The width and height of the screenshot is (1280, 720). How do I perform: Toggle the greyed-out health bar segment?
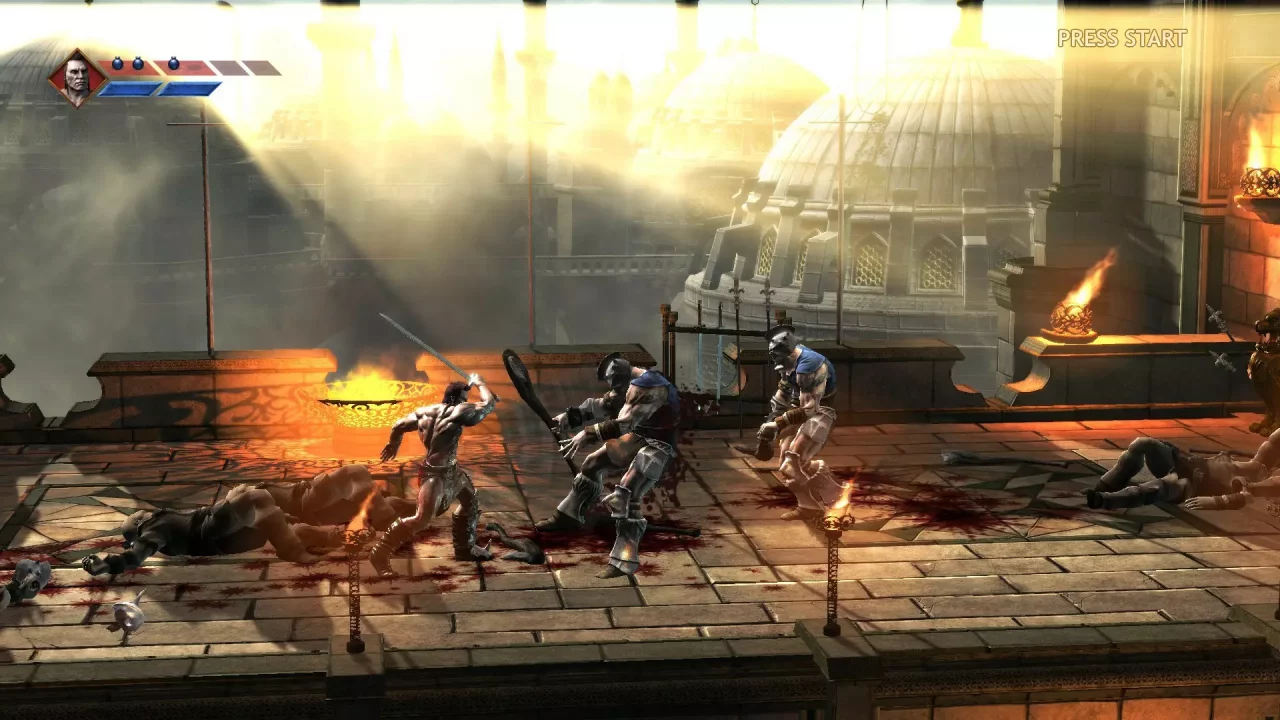(226, 66)
